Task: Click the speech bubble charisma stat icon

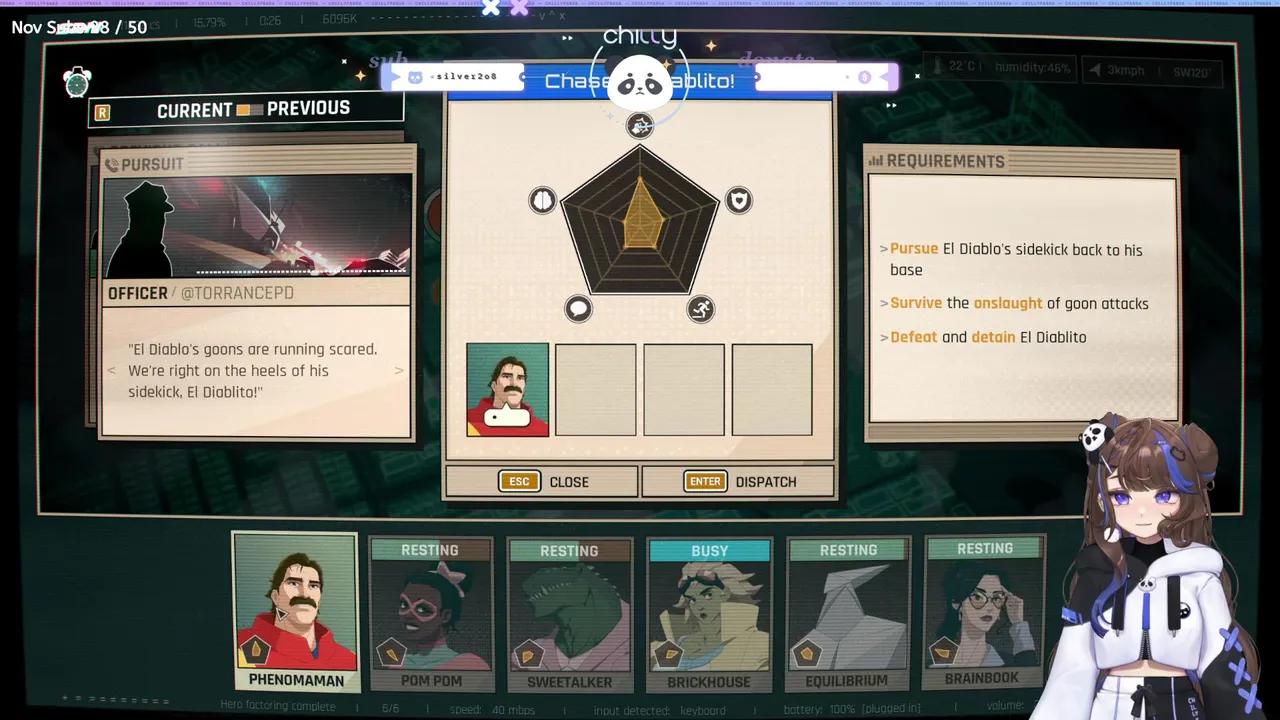Action: 578,309
